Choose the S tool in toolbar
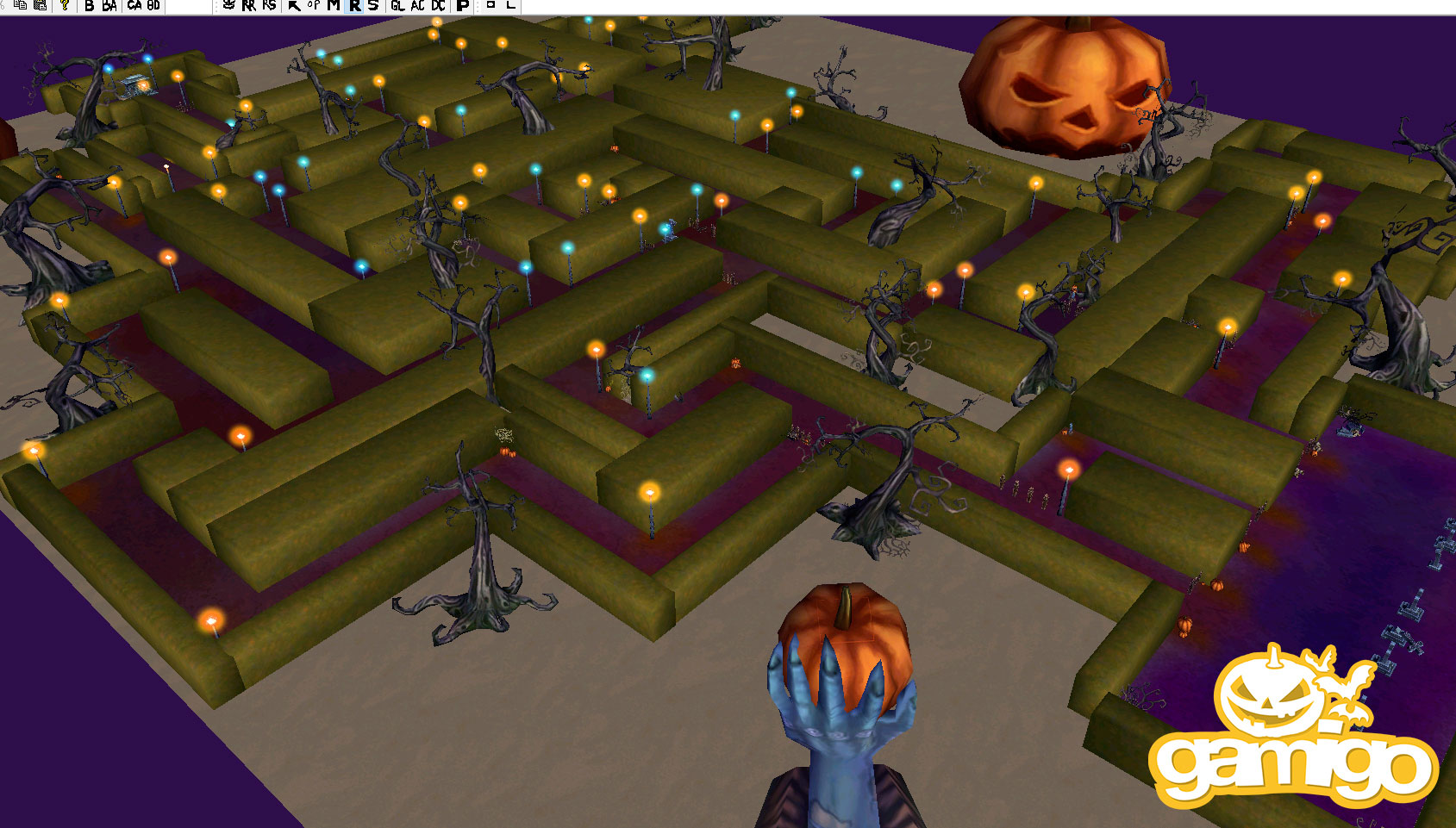This screenshot has height=828, width=1456. point(373,5)
